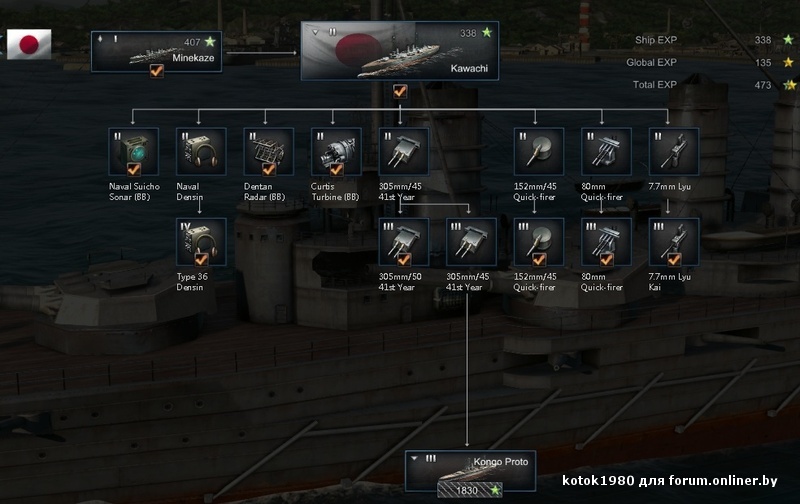Select the Kawachi battleship node
Screen dimensions: 800x504
point(399,51)
